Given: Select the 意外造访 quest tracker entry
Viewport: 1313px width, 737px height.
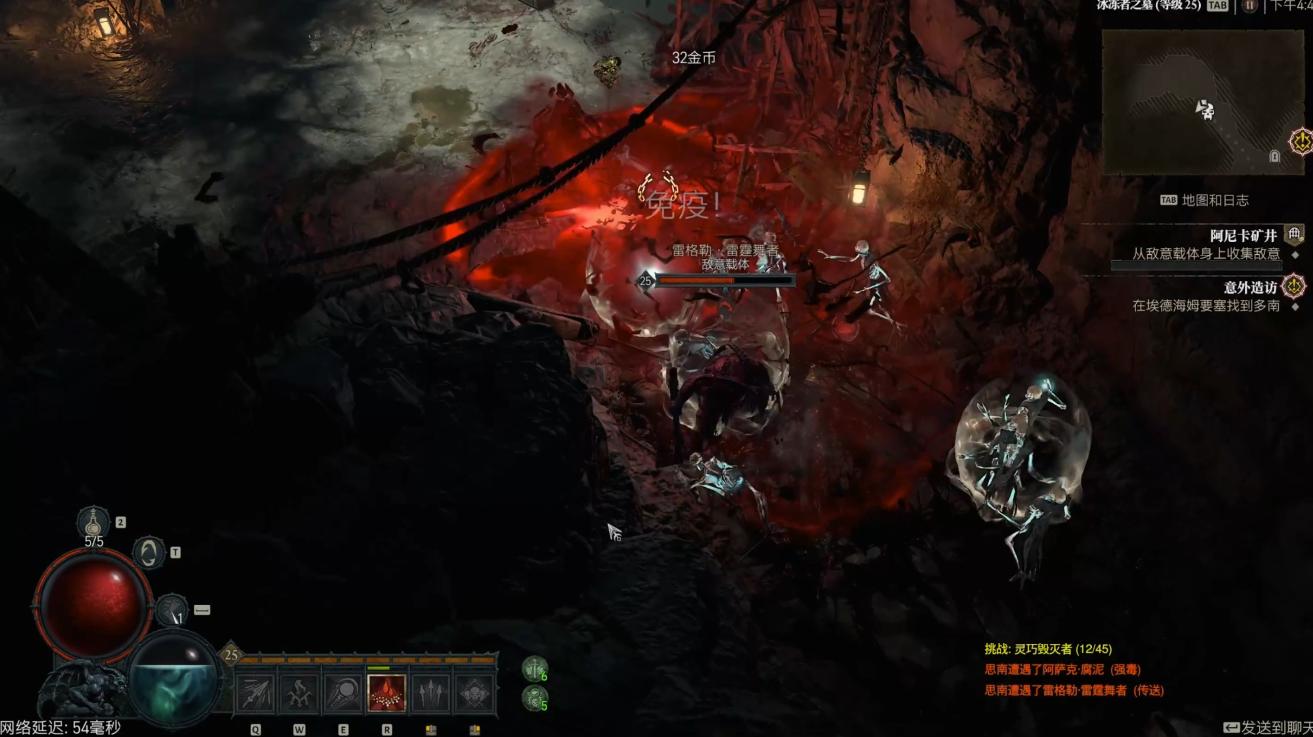Looking at the screenshot, I should (1250, 287).
